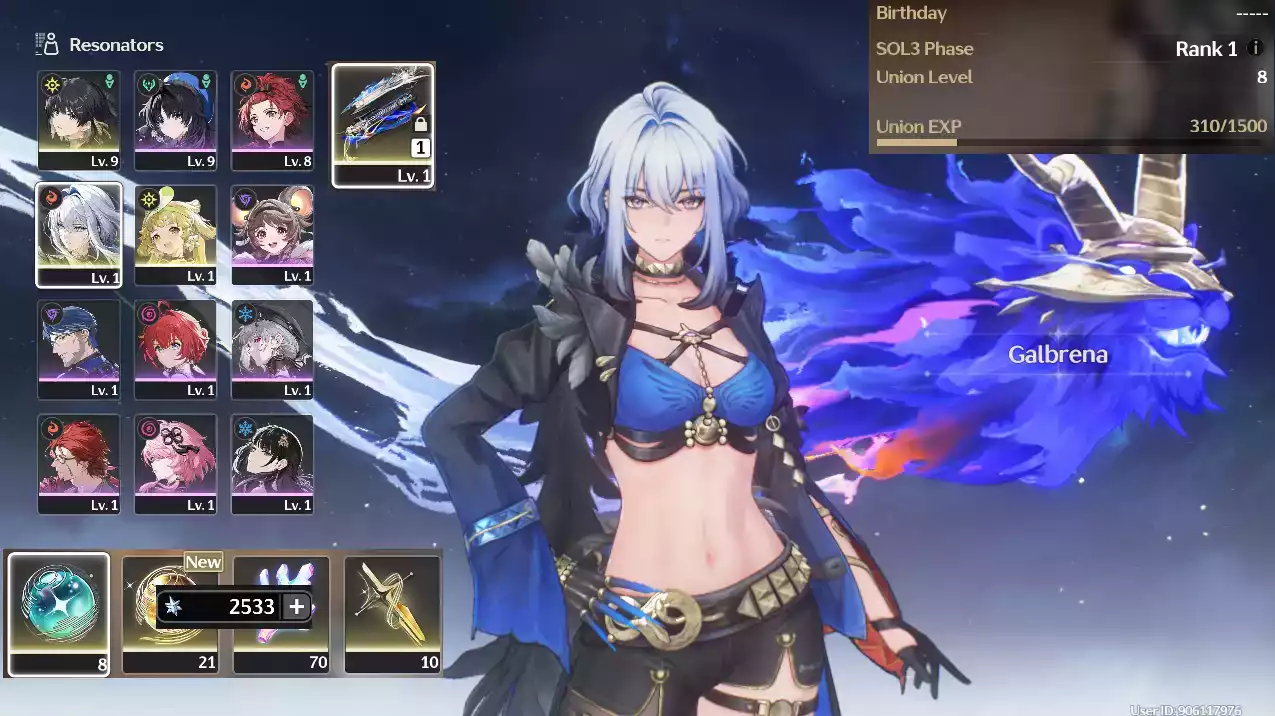The image size is (1275, 716).
Task: Pick the blonde girl resonator portrait
Action: (175, 233)
